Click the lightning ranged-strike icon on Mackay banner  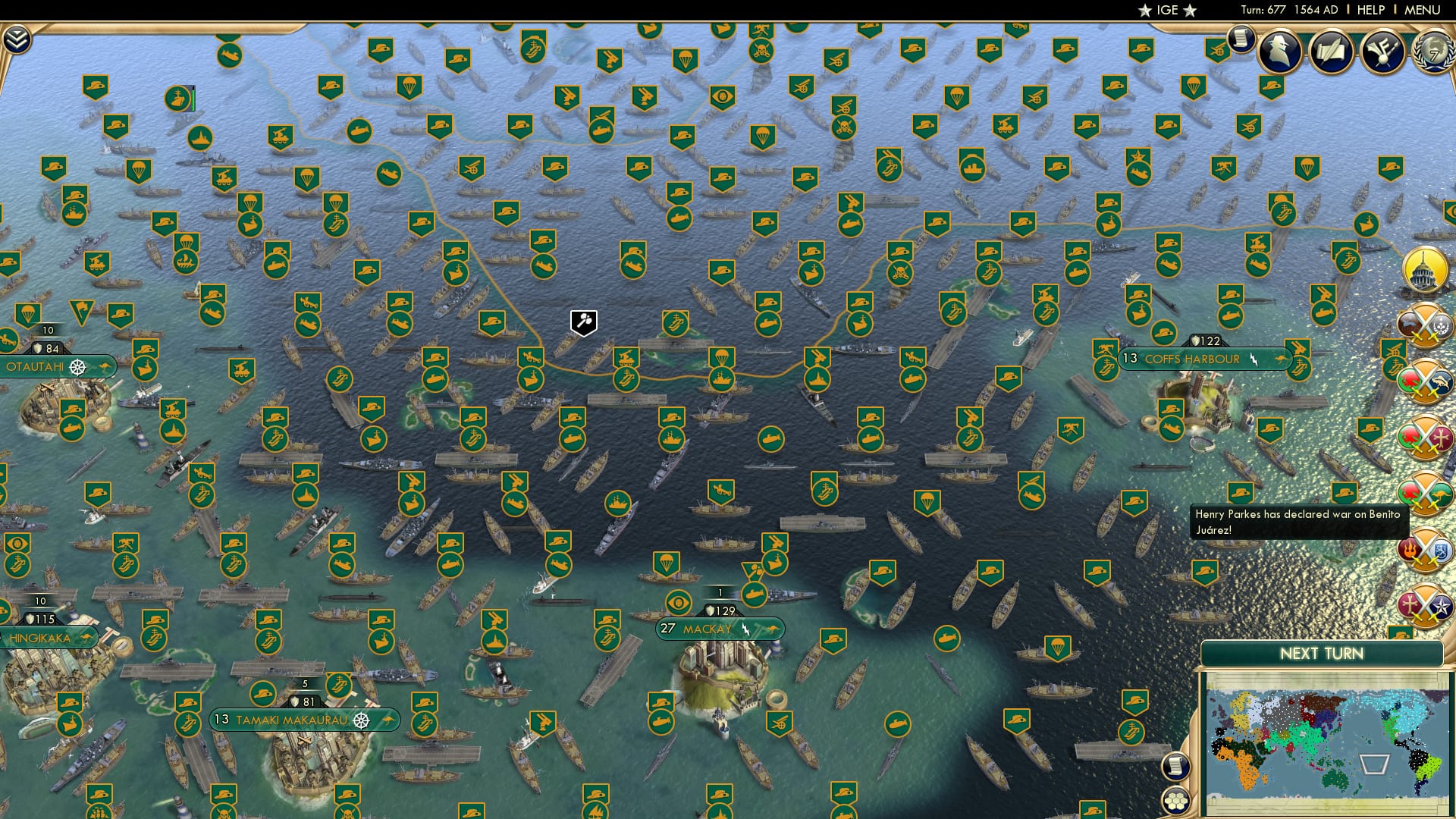(x=747, y=629)
